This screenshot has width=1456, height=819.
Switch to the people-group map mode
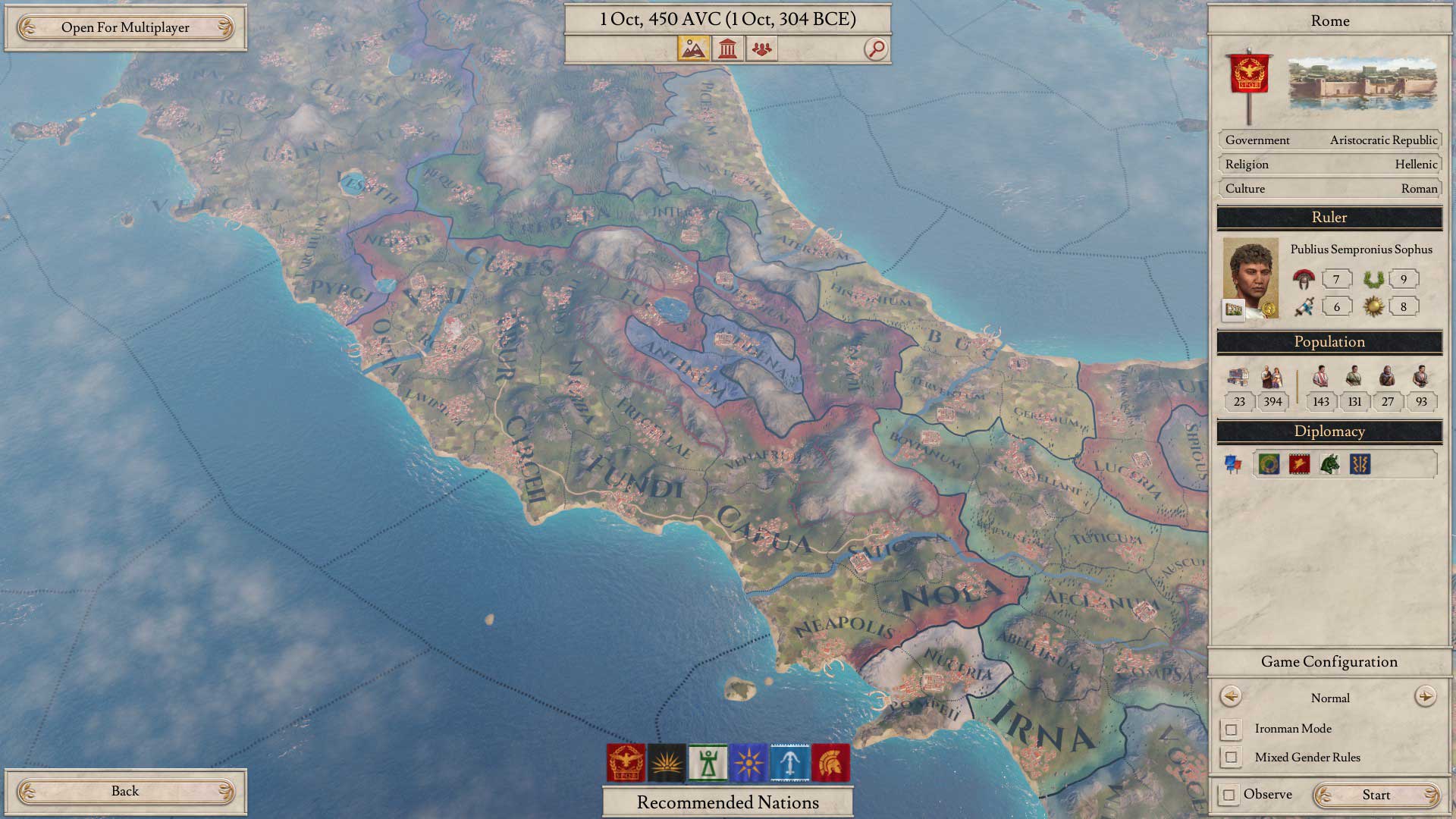tap(762, 49)
